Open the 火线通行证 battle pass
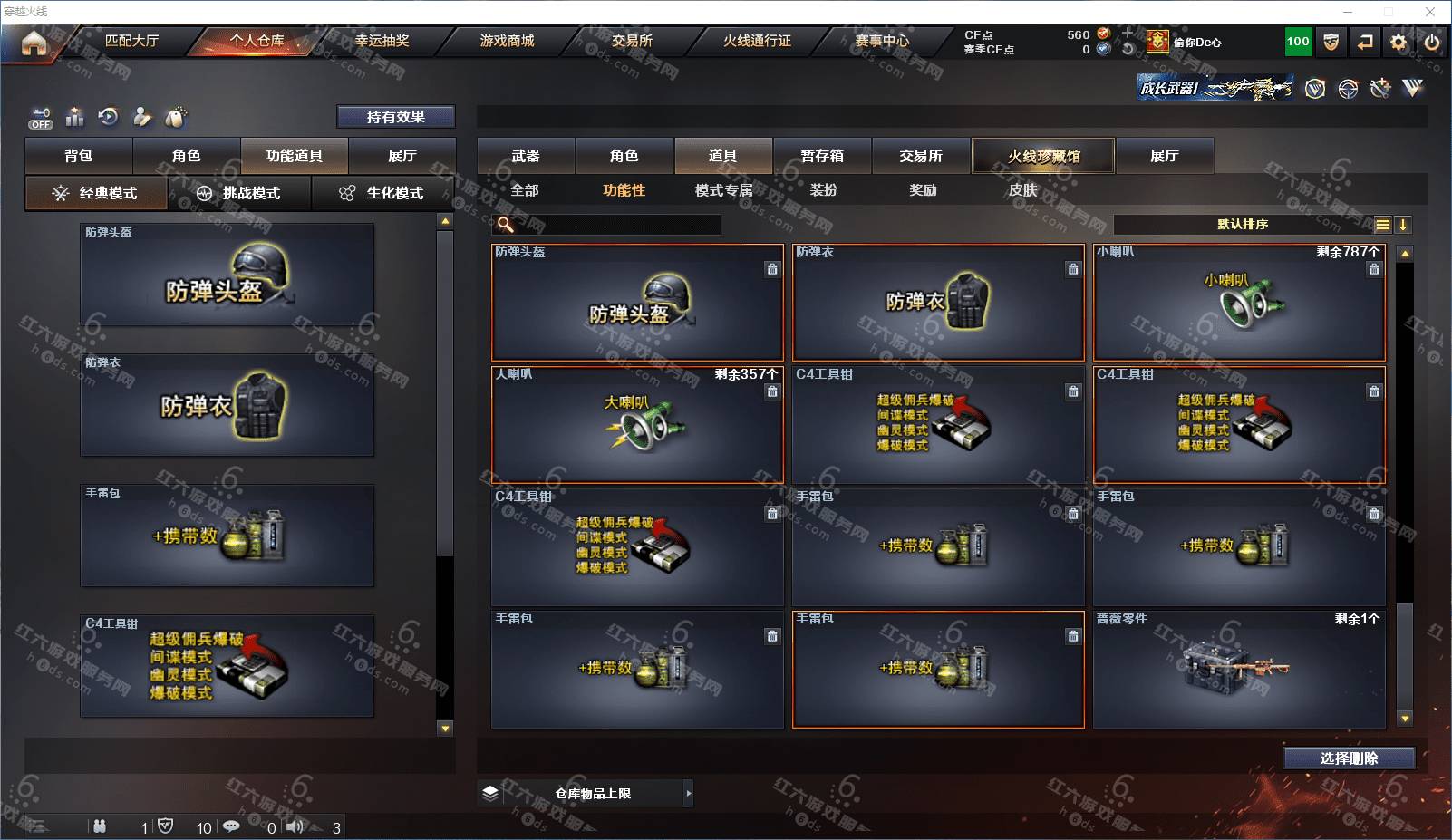The image size is (1452, 840). point(757,41)
